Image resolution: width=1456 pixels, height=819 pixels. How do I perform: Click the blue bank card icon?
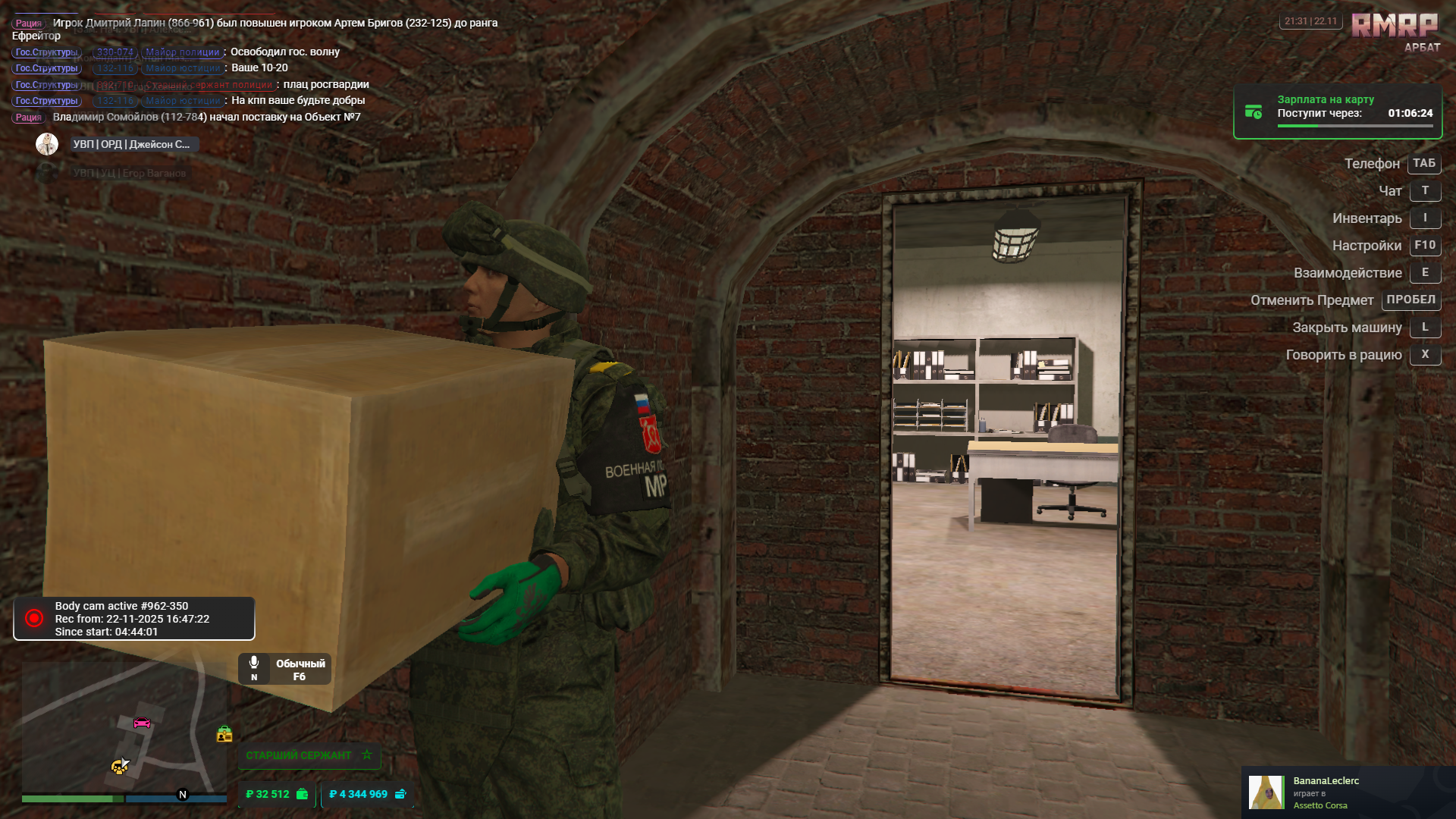tap(399, 794)
